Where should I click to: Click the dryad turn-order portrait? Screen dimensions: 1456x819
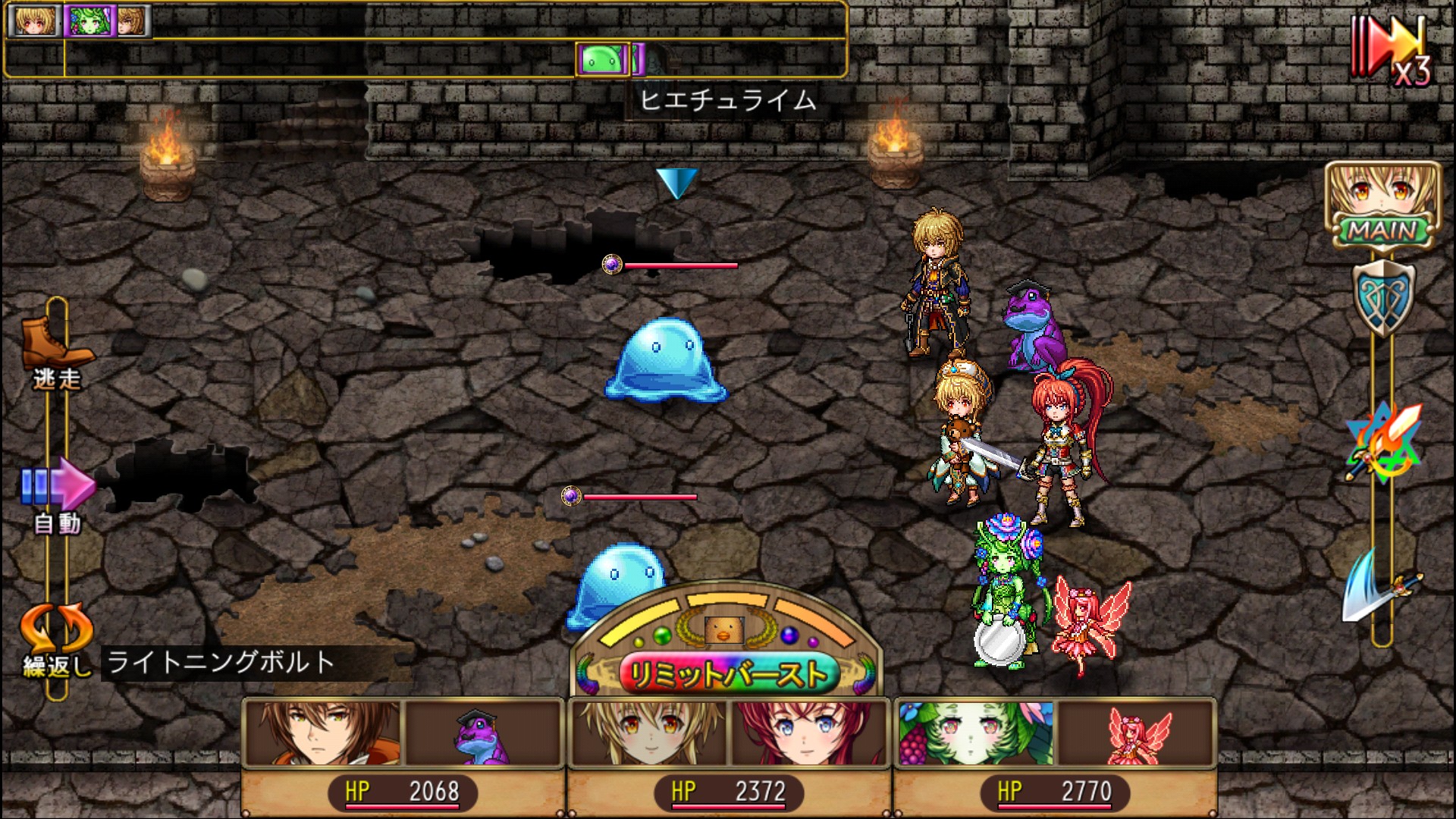coord(89,20)
